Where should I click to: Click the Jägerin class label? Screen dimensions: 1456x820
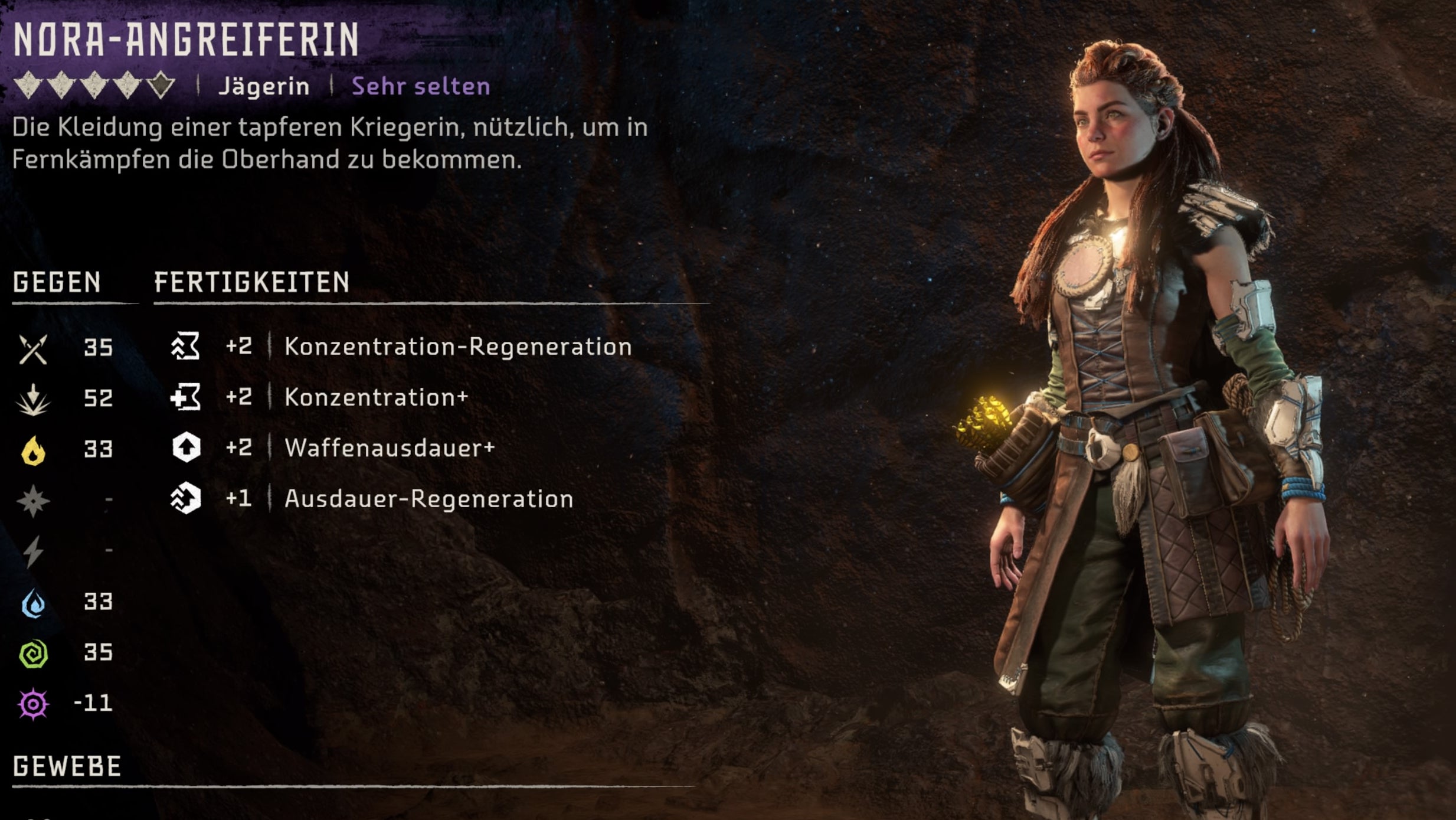(264, 86)
